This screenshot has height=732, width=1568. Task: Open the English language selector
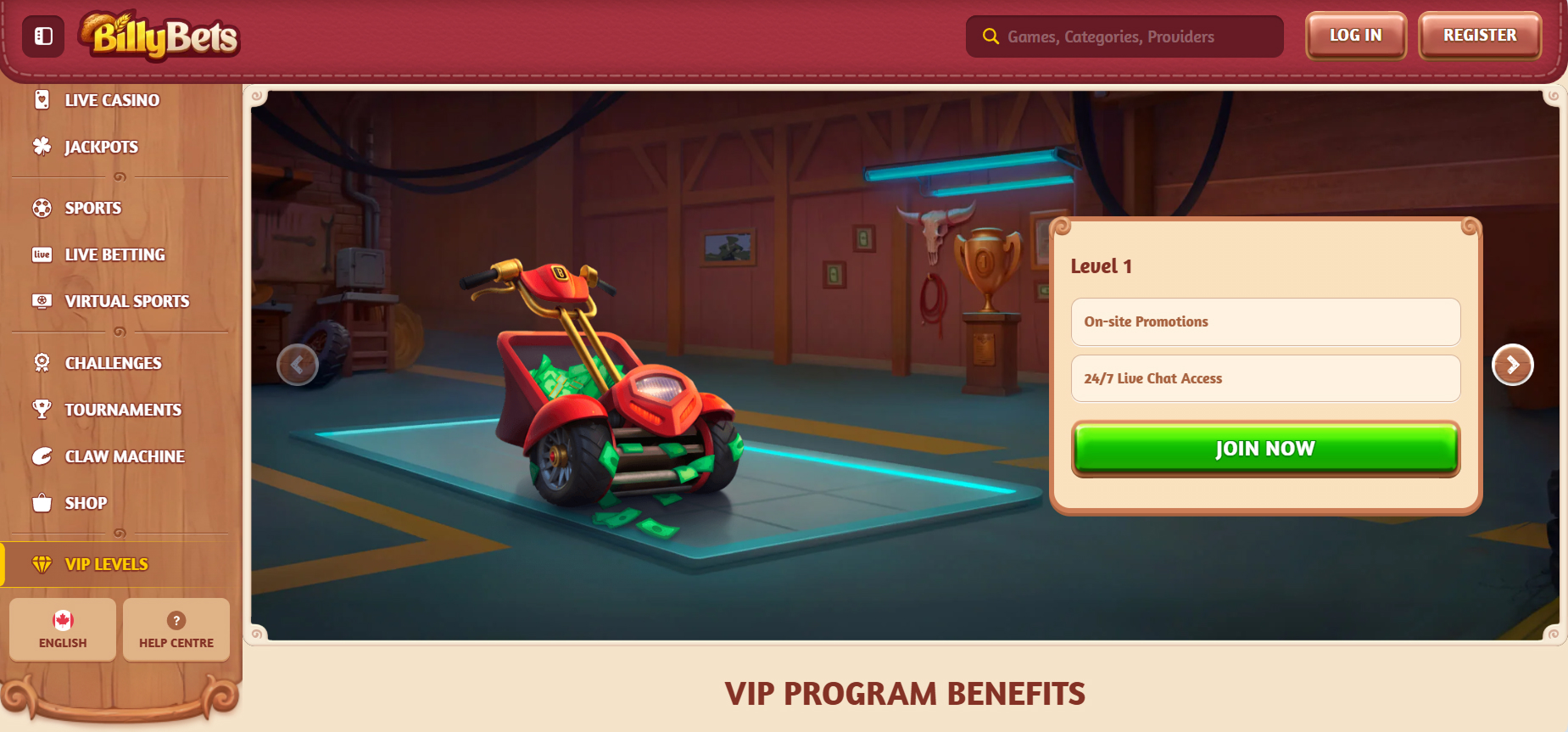coord(63,629)
